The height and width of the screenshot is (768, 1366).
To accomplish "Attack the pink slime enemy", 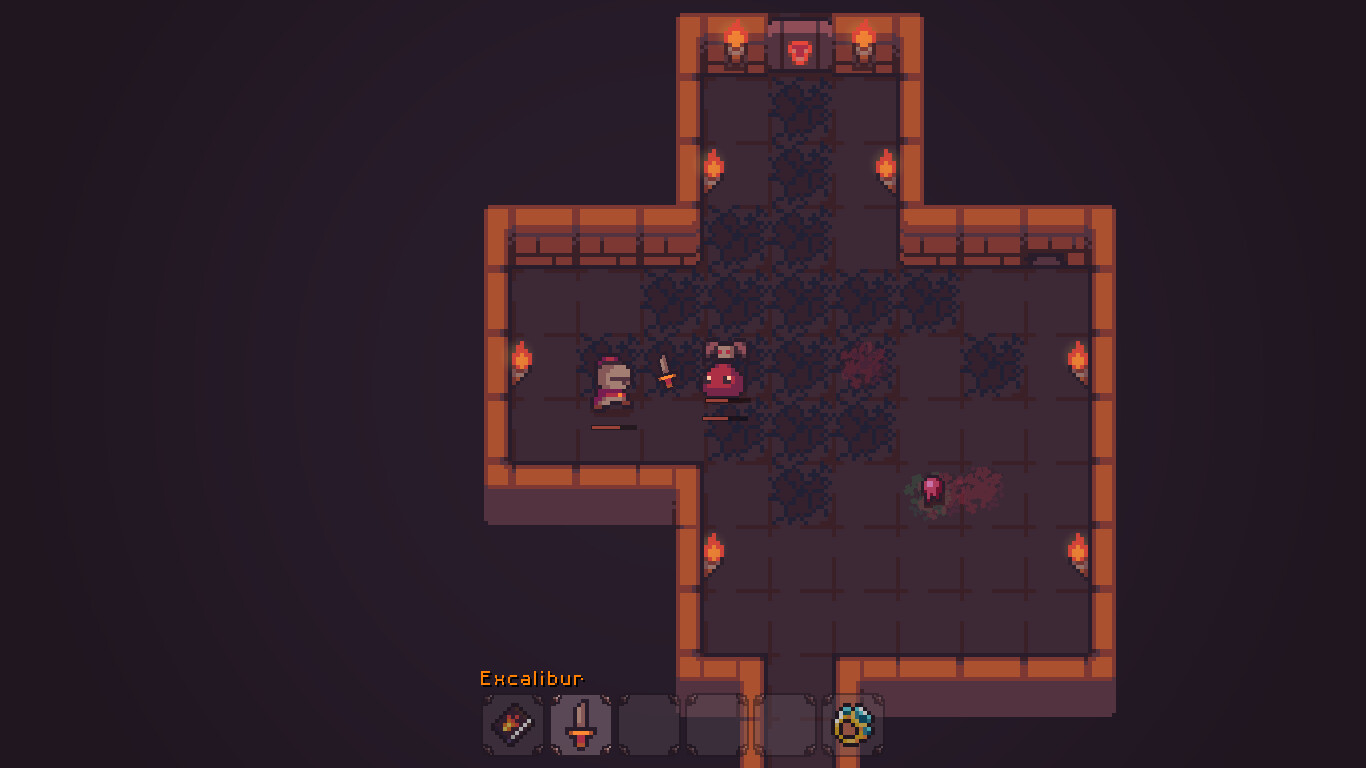I will point(722,378).
